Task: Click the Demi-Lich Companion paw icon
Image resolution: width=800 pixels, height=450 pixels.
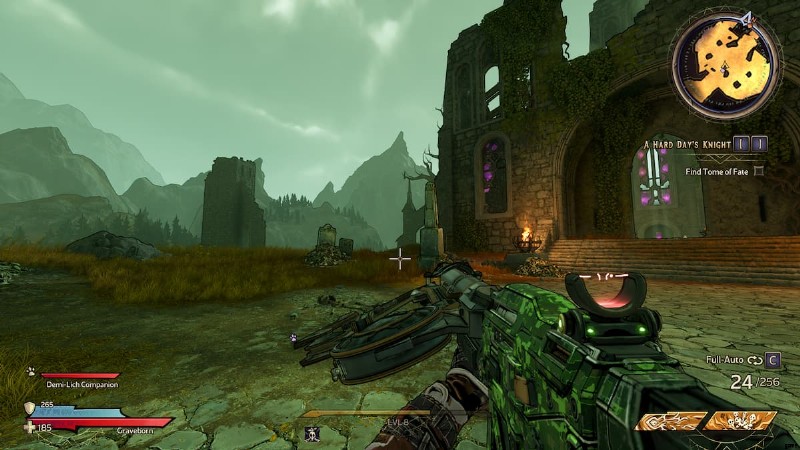Action: 31,370
